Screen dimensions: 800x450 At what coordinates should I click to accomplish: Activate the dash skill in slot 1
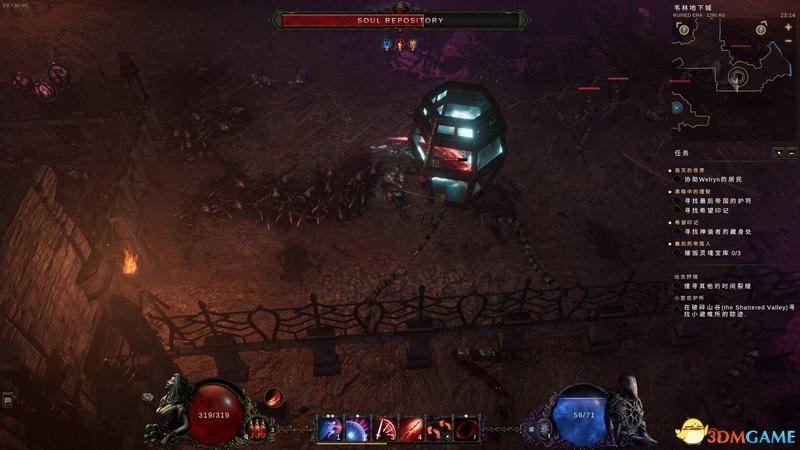(x=331, y=430)
